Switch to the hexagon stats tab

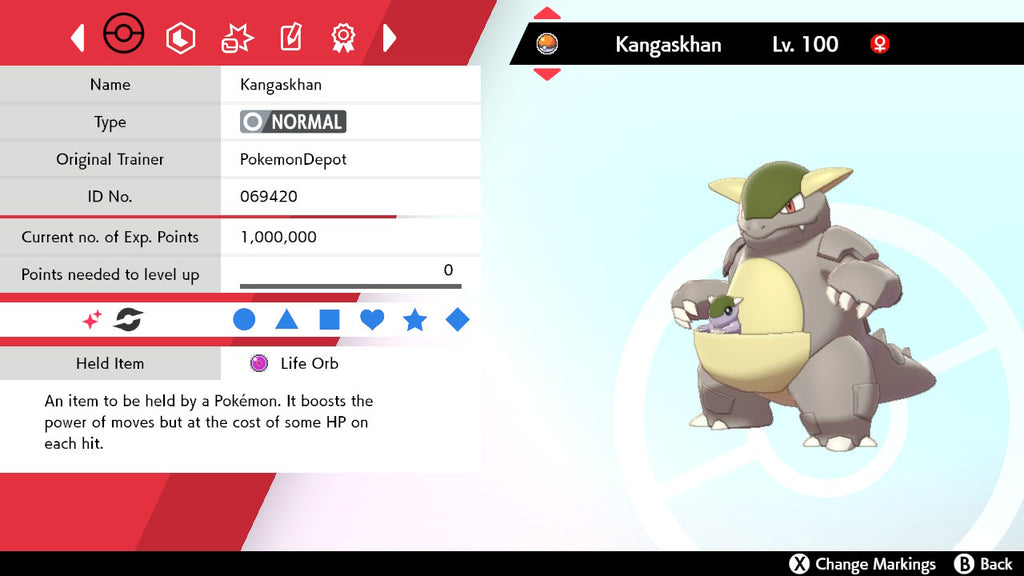[x=180, y=38]
